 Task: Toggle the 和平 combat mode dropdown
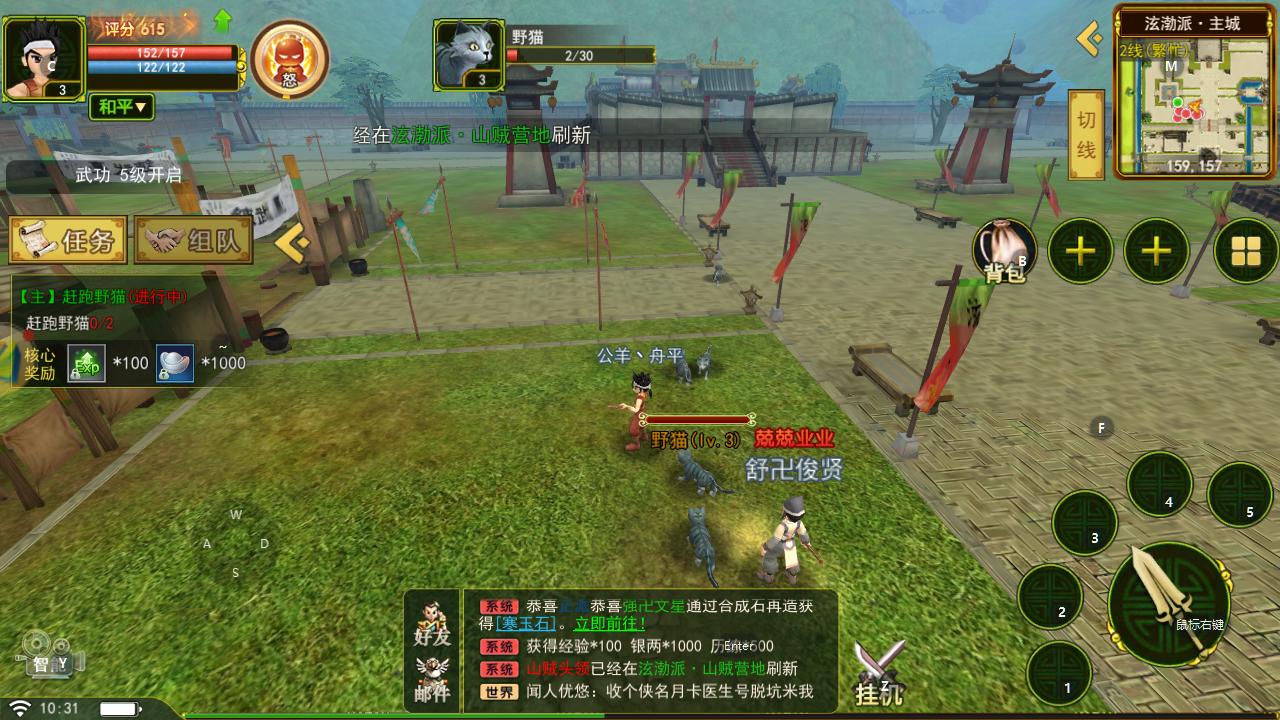click(122, 106)
